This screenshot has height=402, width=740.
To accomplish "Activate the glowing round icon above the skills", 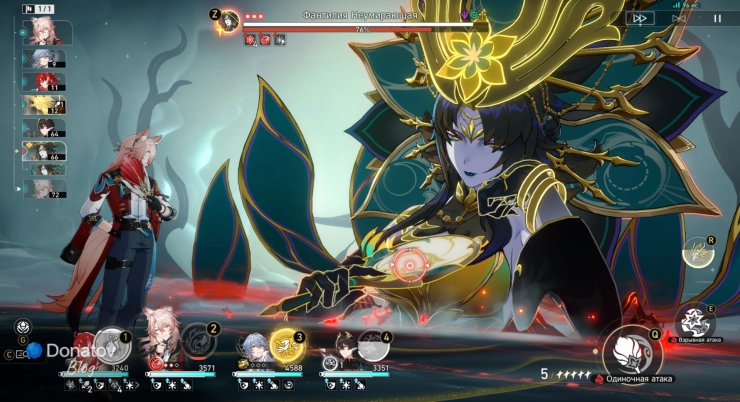I will point(697,251).
